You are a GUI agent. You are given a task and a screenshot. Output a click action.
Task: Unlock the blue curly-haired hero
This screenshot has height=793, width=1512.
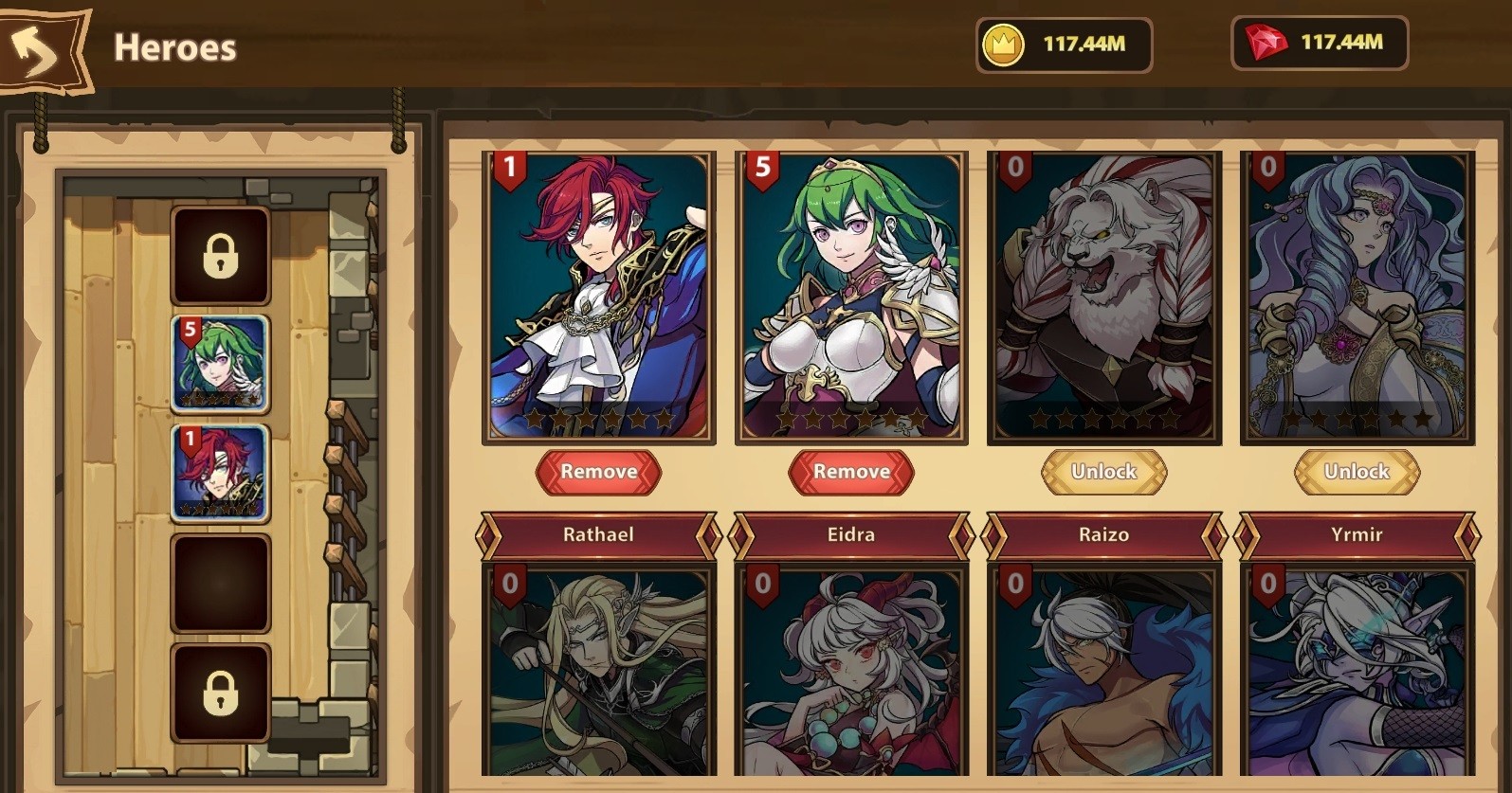pyautogui.click(x=1357, y=472)
